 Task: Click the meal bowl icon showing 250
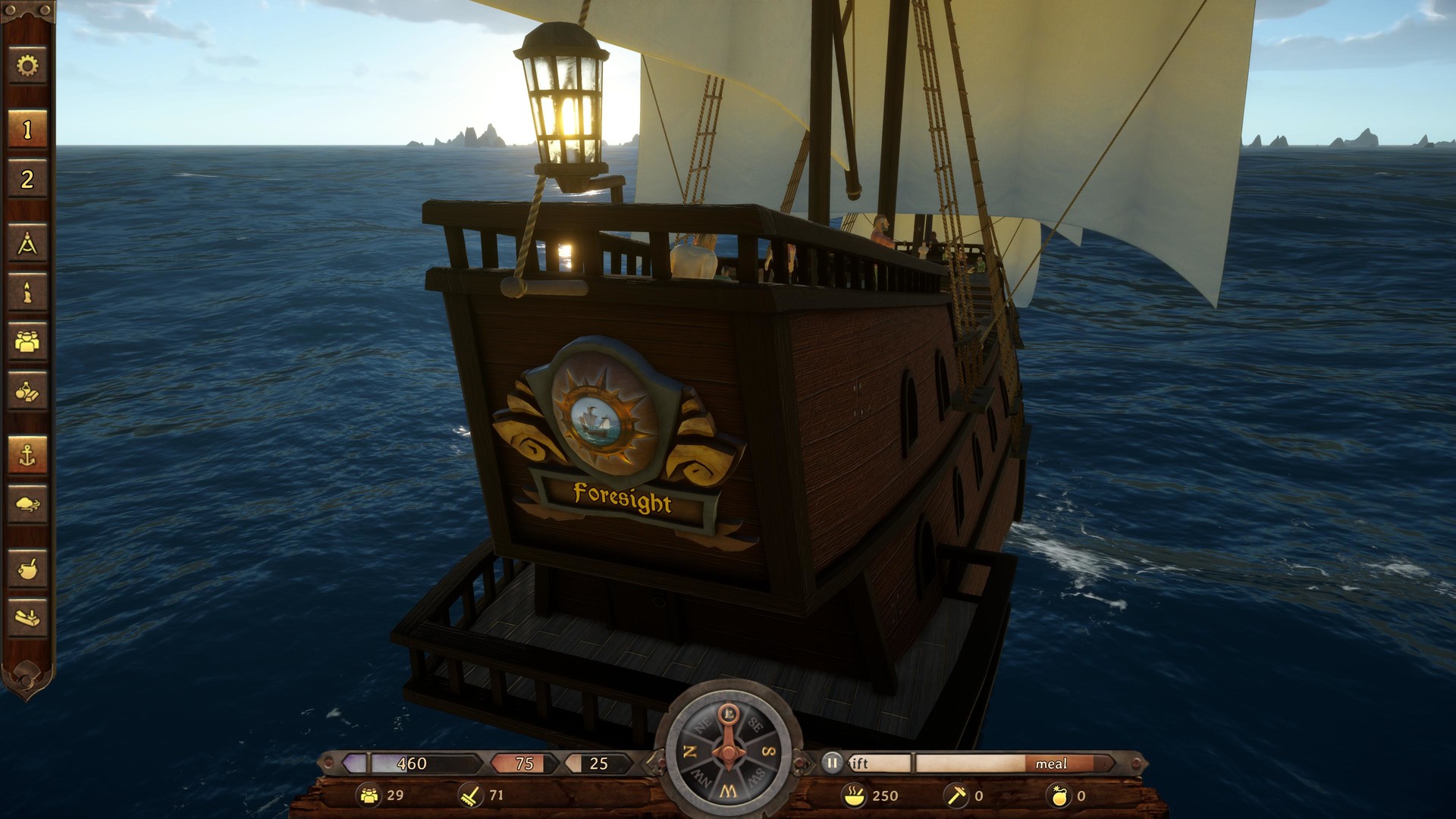pos(853,796)
